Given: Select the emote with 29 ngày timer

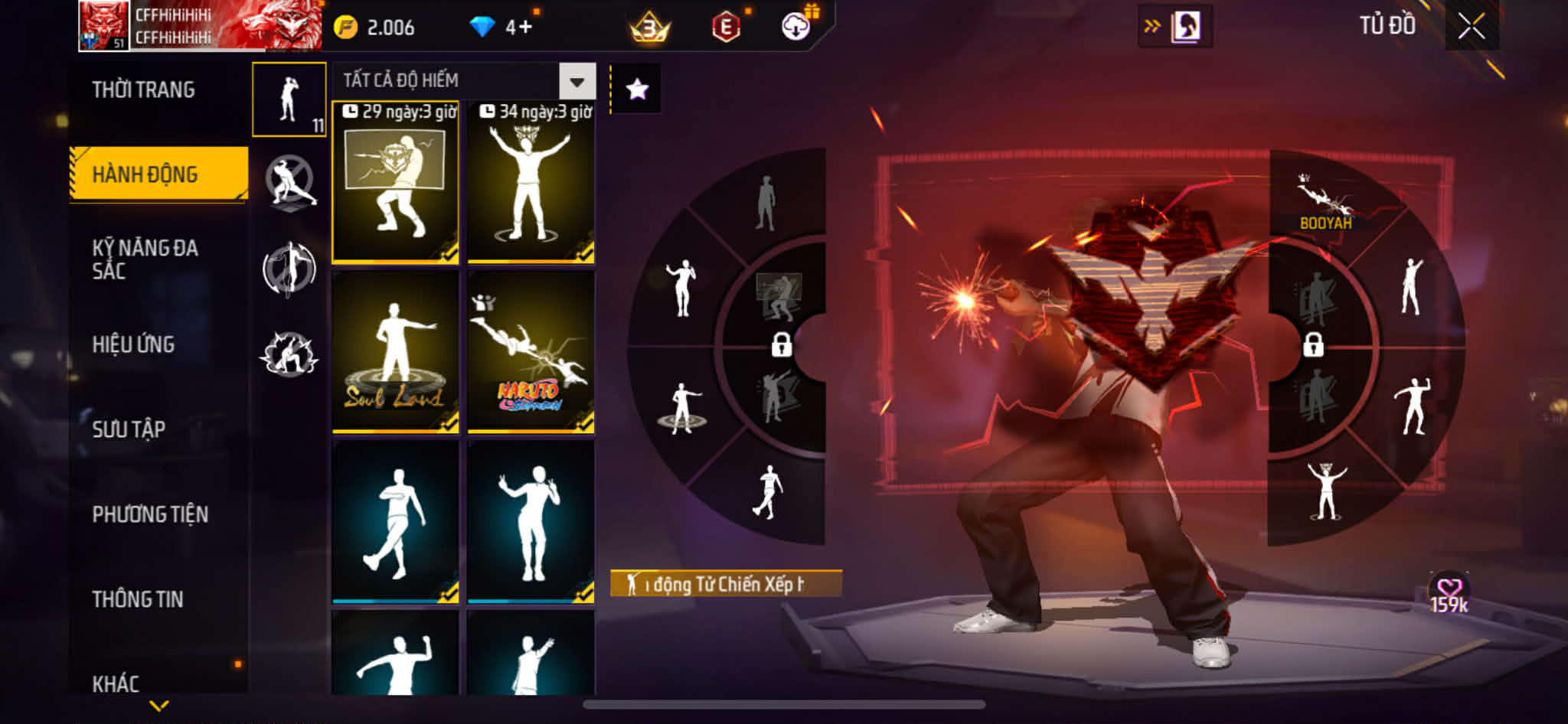Looking at the screenshot, I should [395, 184].
